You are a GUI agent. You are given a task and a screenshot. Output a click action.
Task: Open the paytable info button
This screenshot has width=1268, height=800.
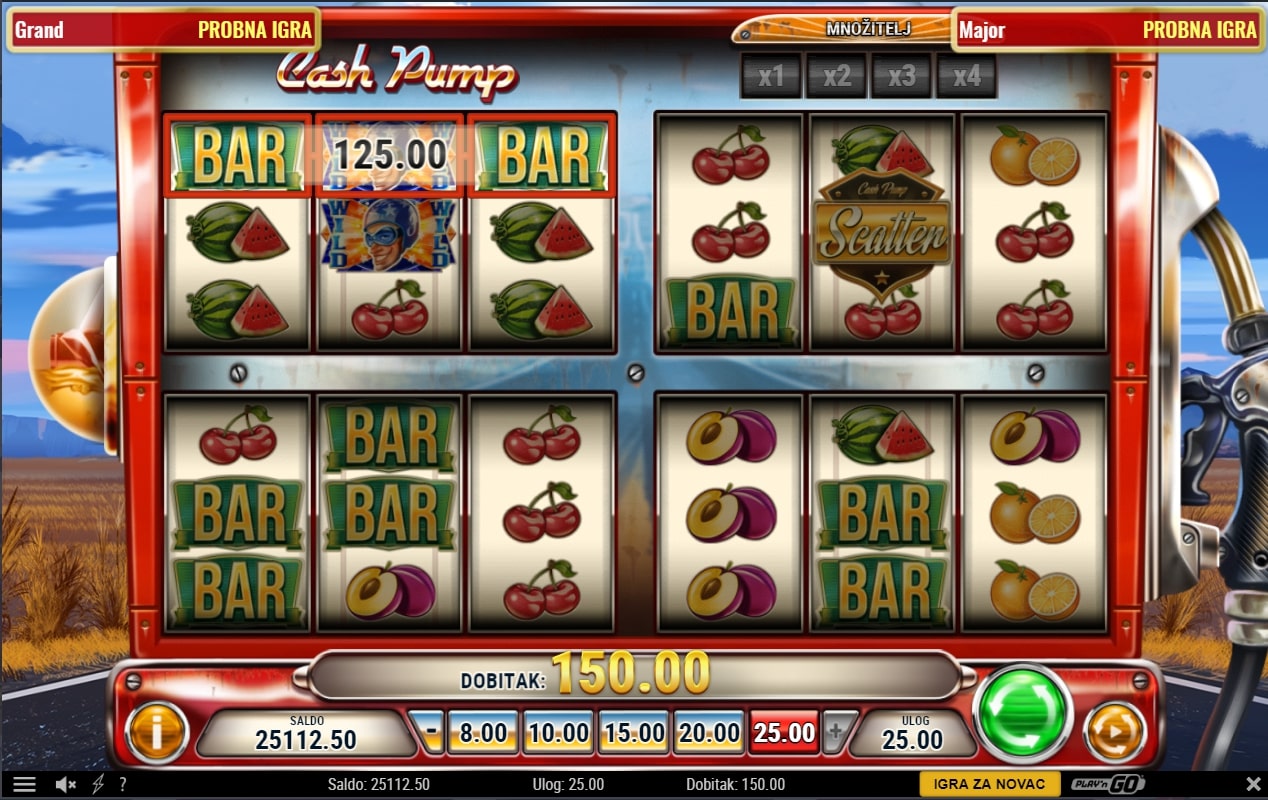click(157, 732)
